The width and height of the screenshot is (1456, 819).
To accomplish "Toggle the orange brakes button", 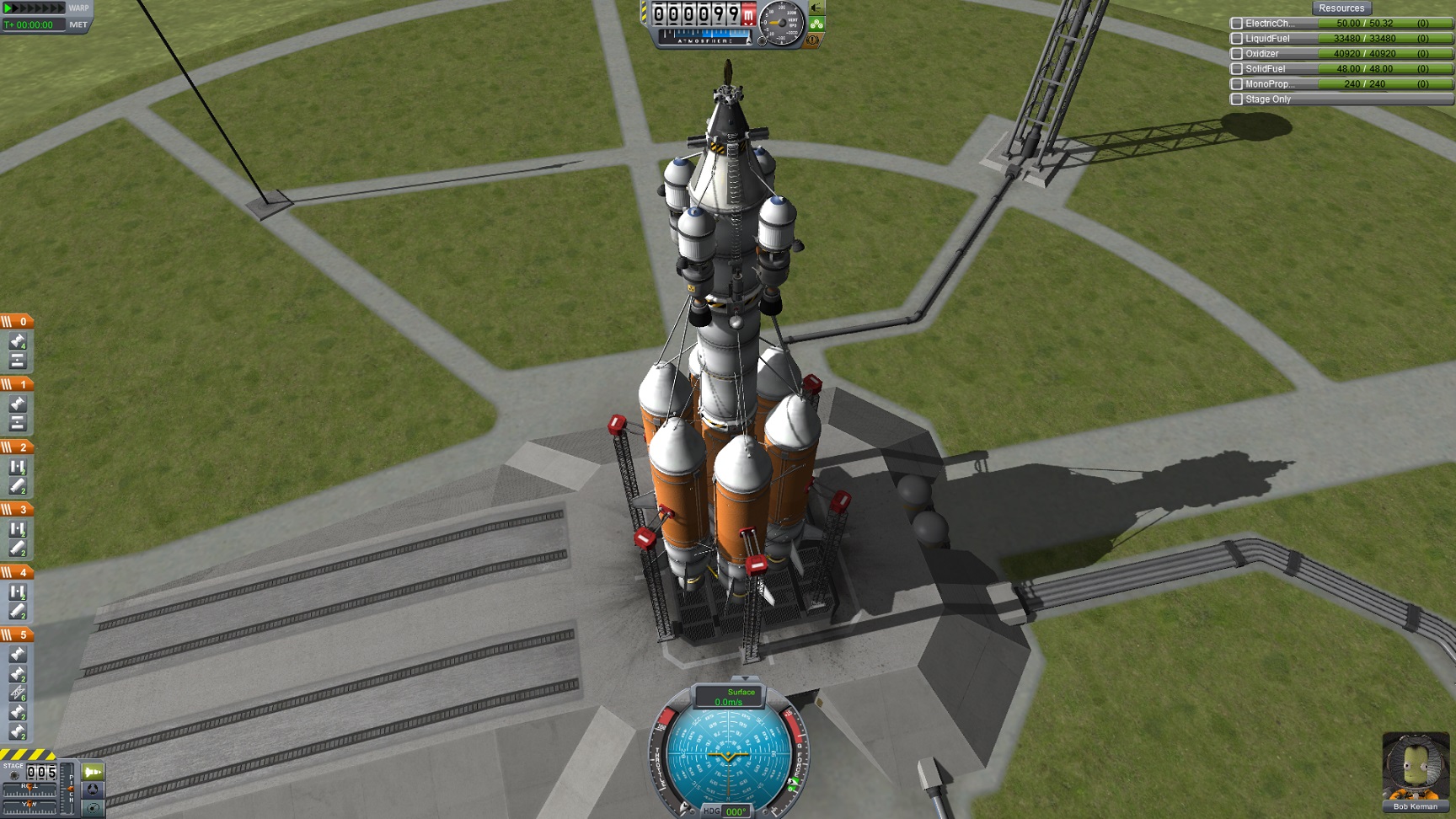I will [x=814, y=40].
